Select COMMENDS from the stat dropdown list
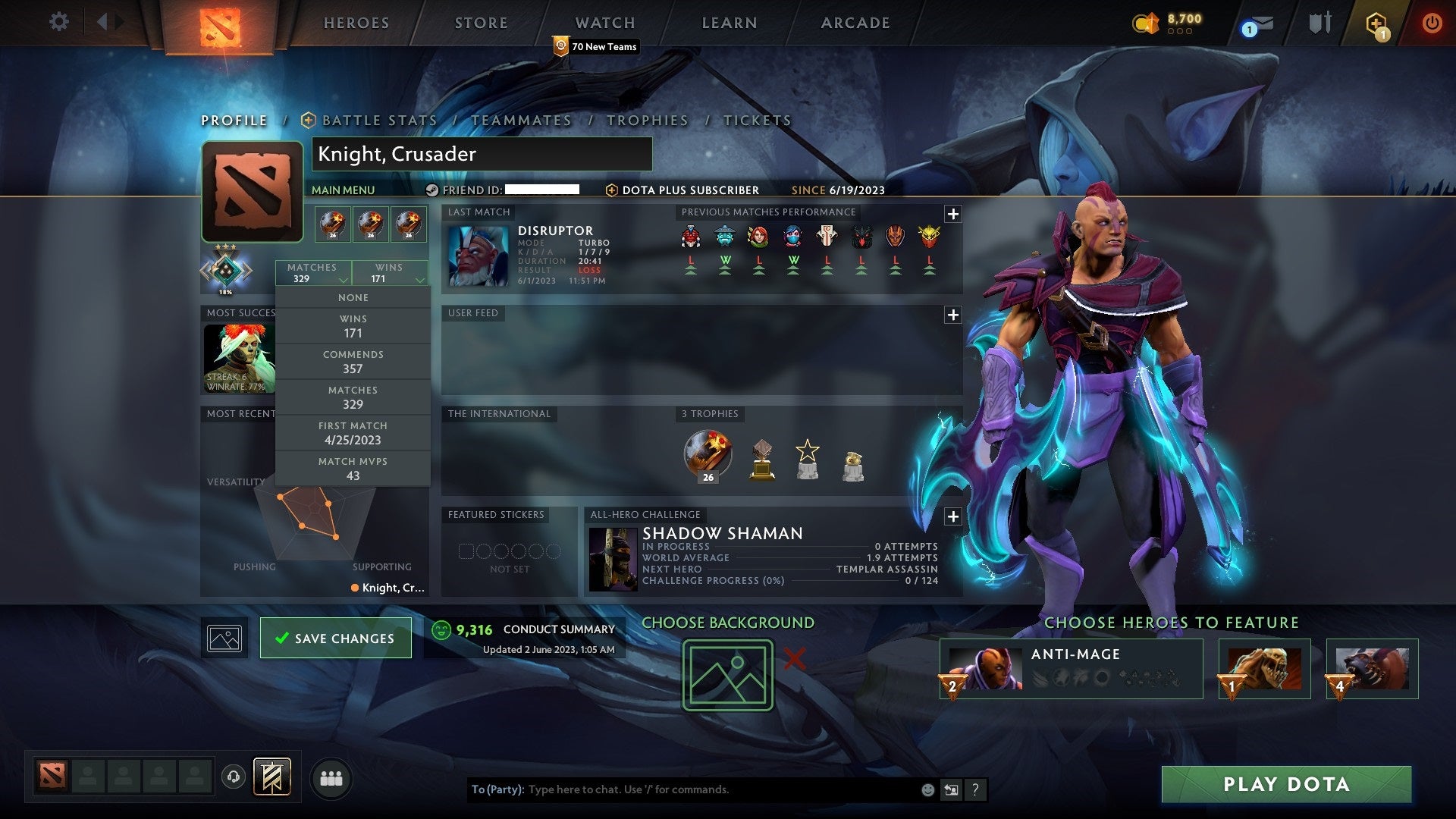The image size is (1456, 819). coord(353,361)
